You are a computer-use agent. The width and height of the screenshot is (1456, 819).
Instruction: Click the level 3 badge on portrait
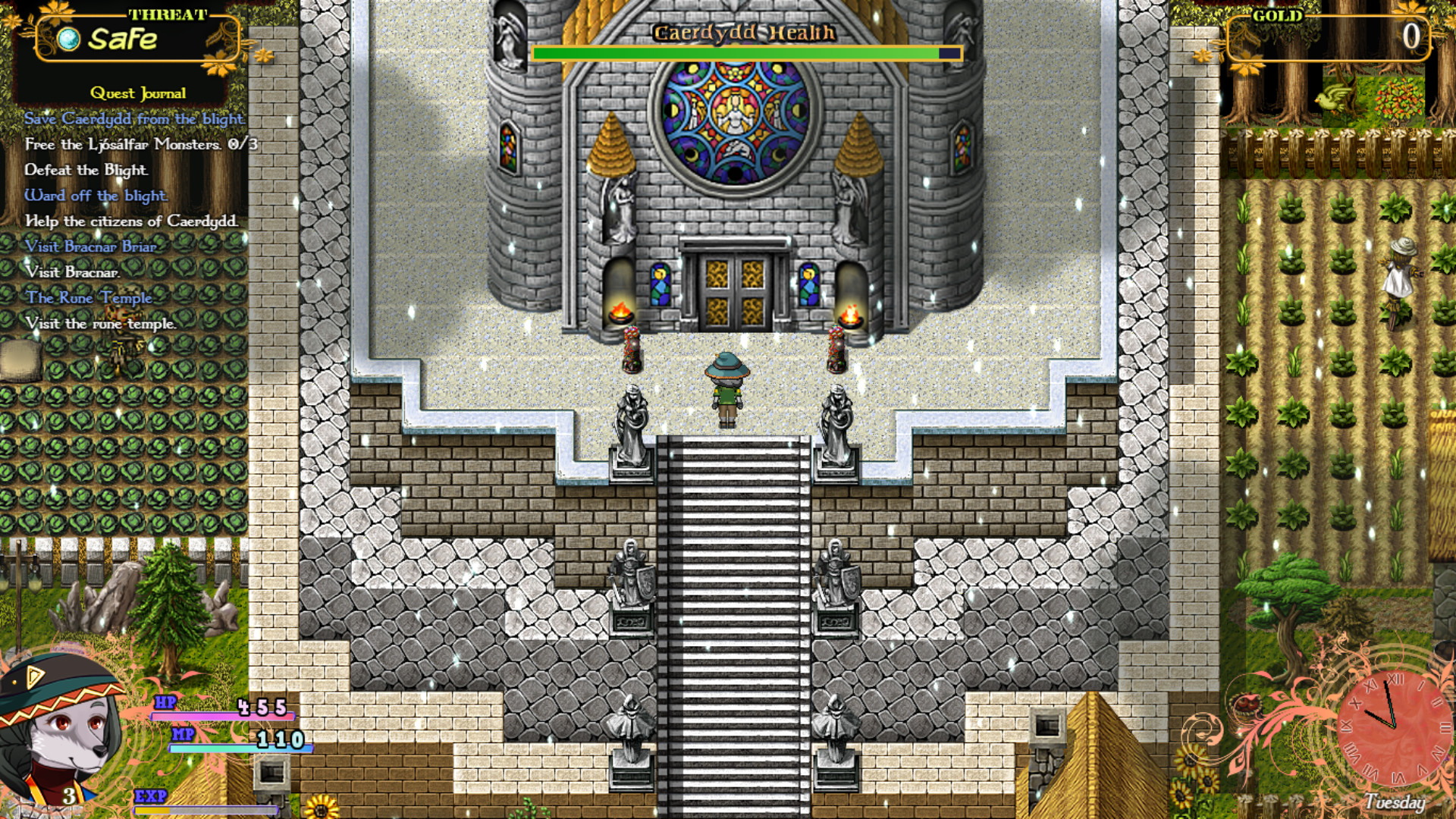point(71,797)
